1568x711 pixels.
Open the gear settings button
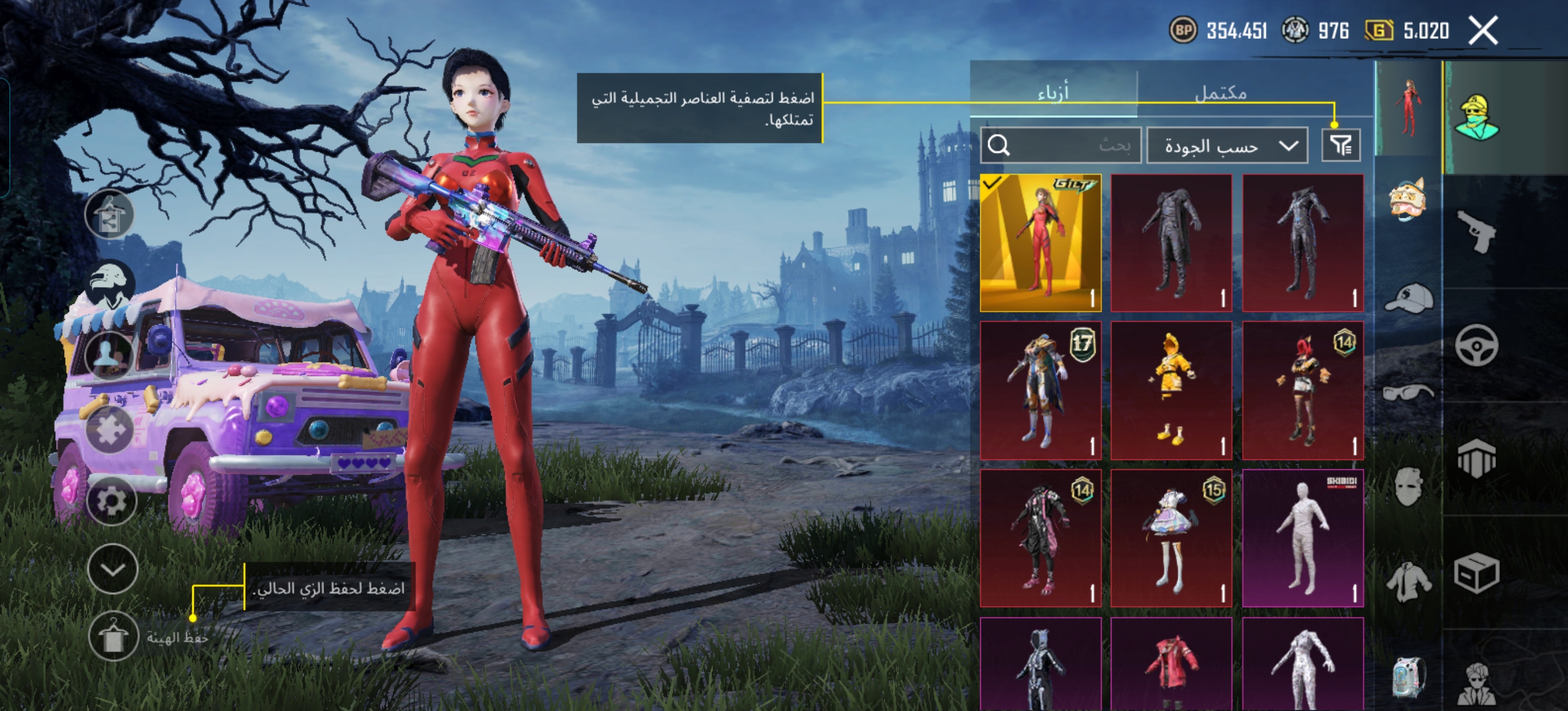click(x=112, y=501)
